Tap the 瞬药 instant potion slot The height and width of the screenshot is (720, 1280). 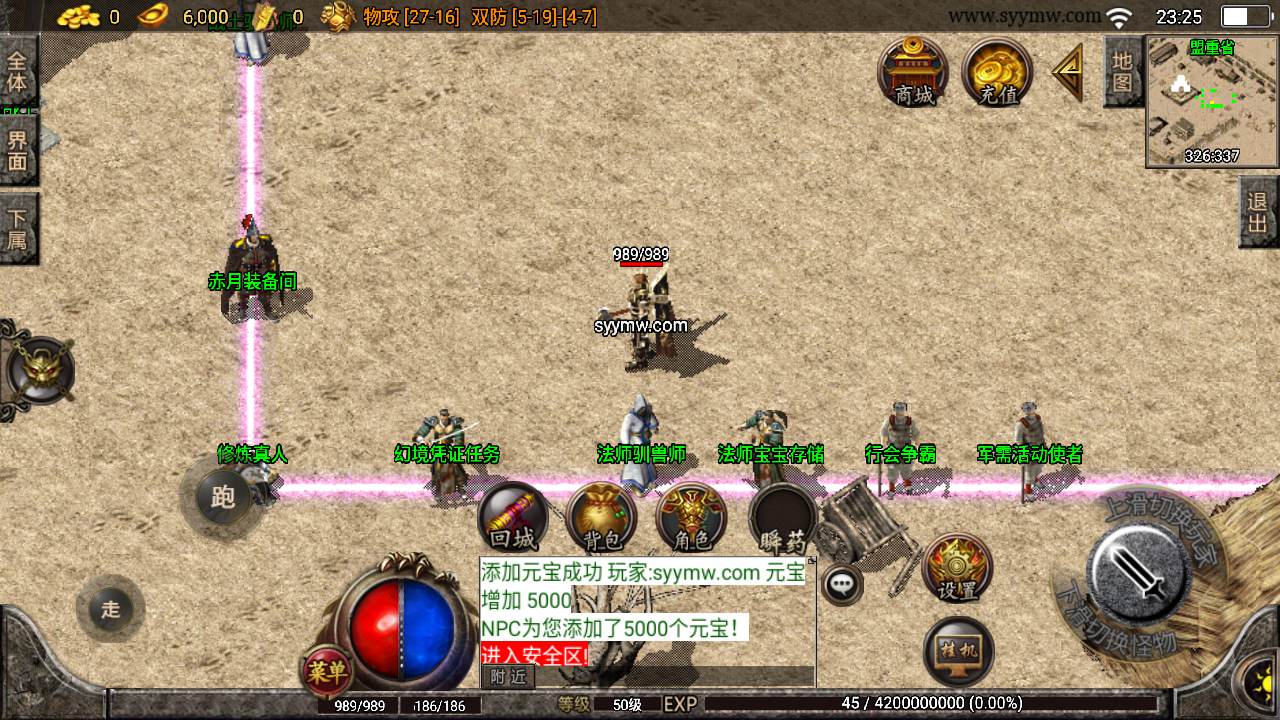pos(782,518)
